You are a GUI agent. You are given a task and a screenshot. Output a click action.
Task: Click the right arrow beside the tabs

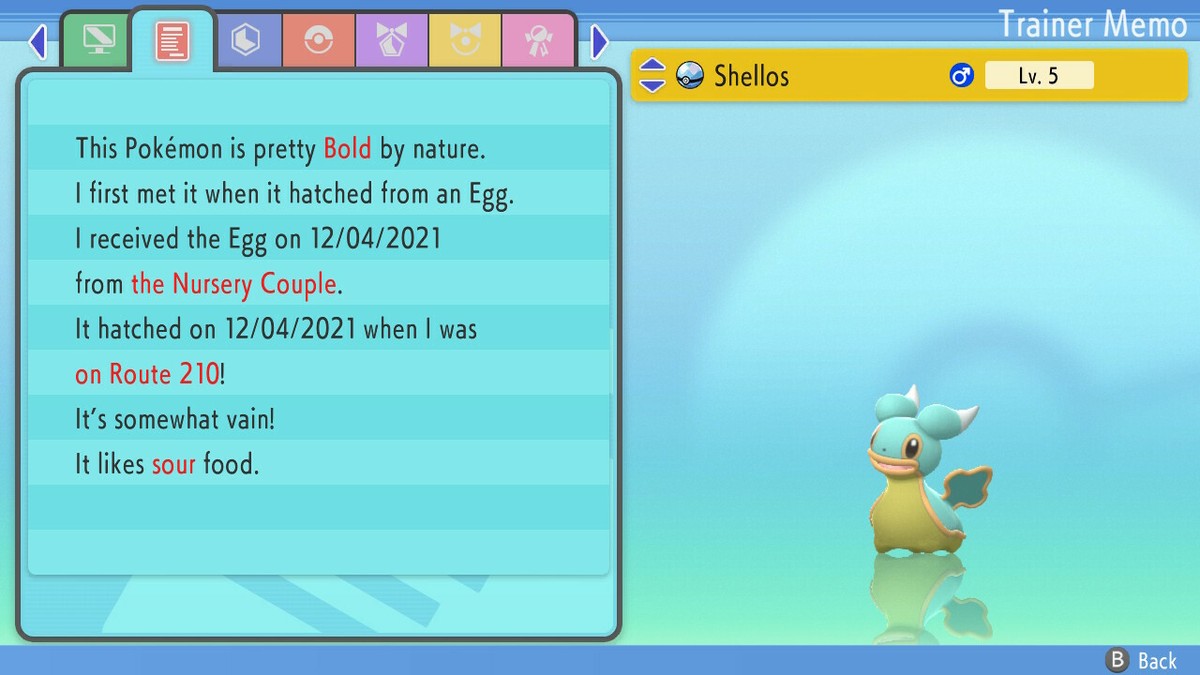click(x=599, y=42)
